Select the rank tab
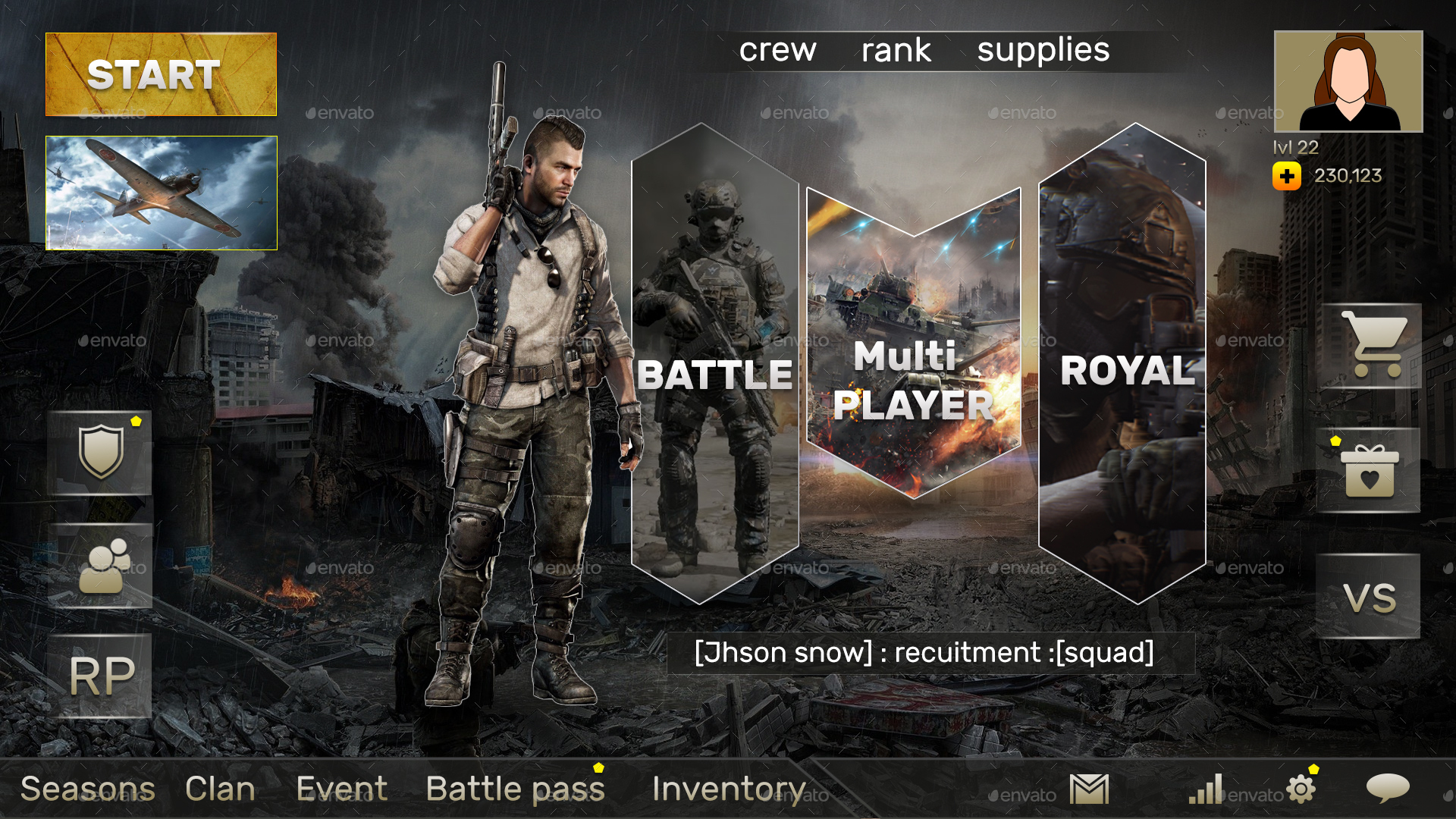1456x819 pixels. tap(896, 49)
